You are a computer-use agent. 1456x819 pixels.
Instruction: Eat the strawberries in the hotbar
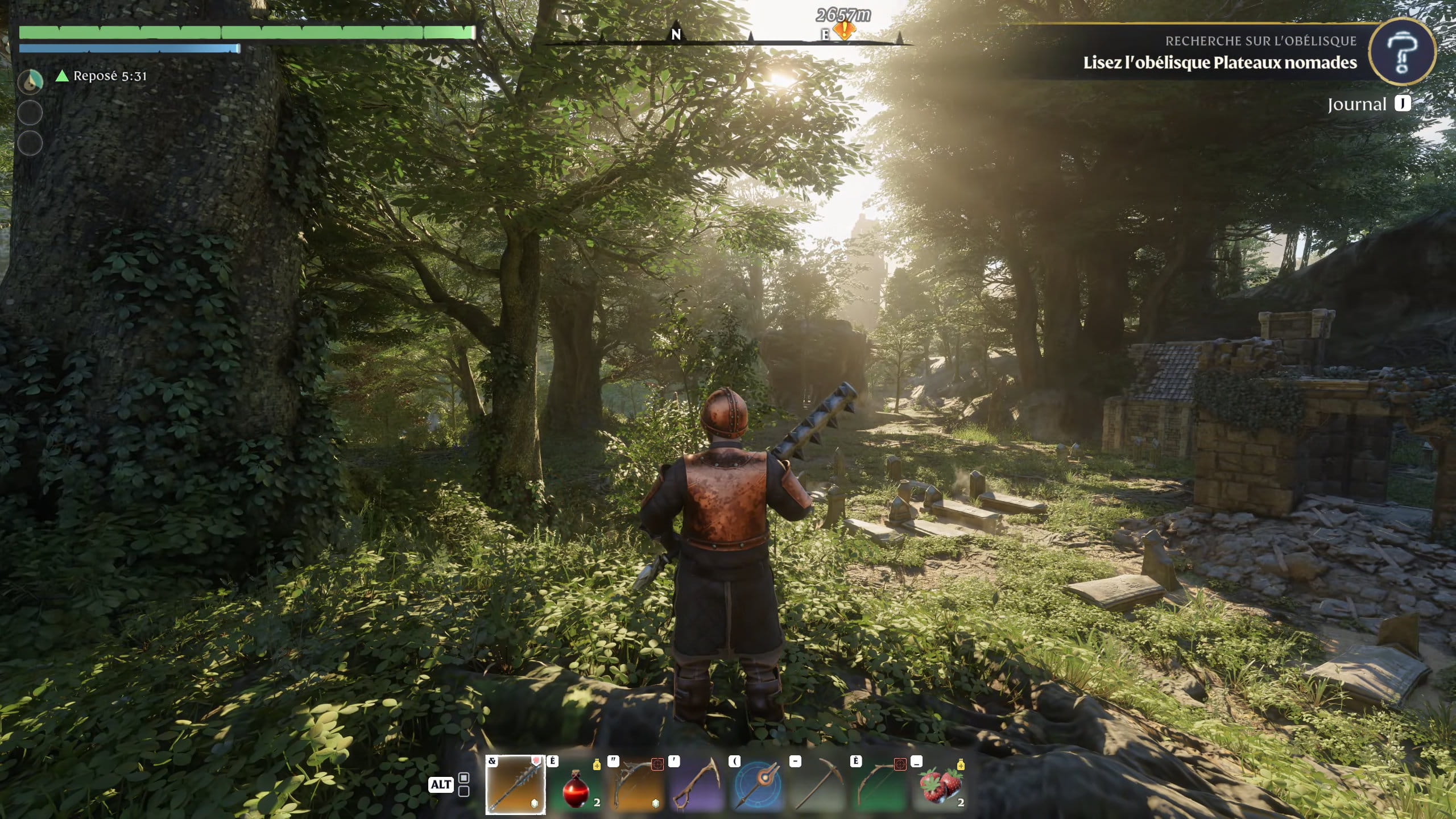941,786
